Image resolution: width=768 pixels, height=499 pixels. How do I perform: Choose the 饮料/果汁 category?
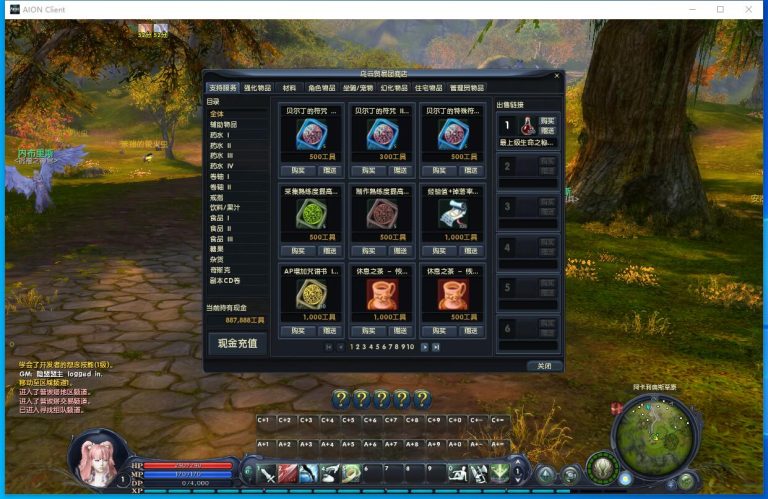tap(226, 207)
